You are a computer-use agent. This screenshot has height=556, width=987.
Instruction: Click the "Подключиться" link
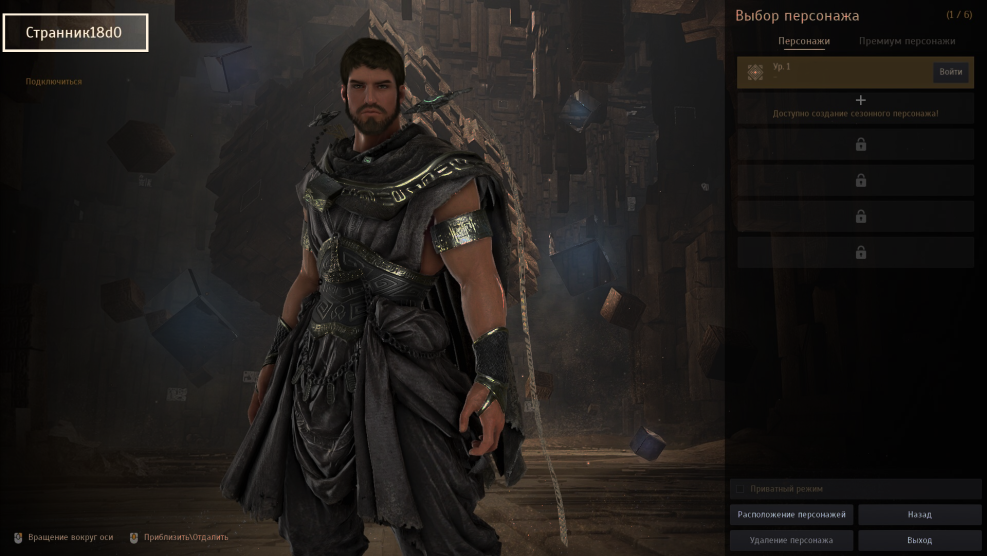54,82
